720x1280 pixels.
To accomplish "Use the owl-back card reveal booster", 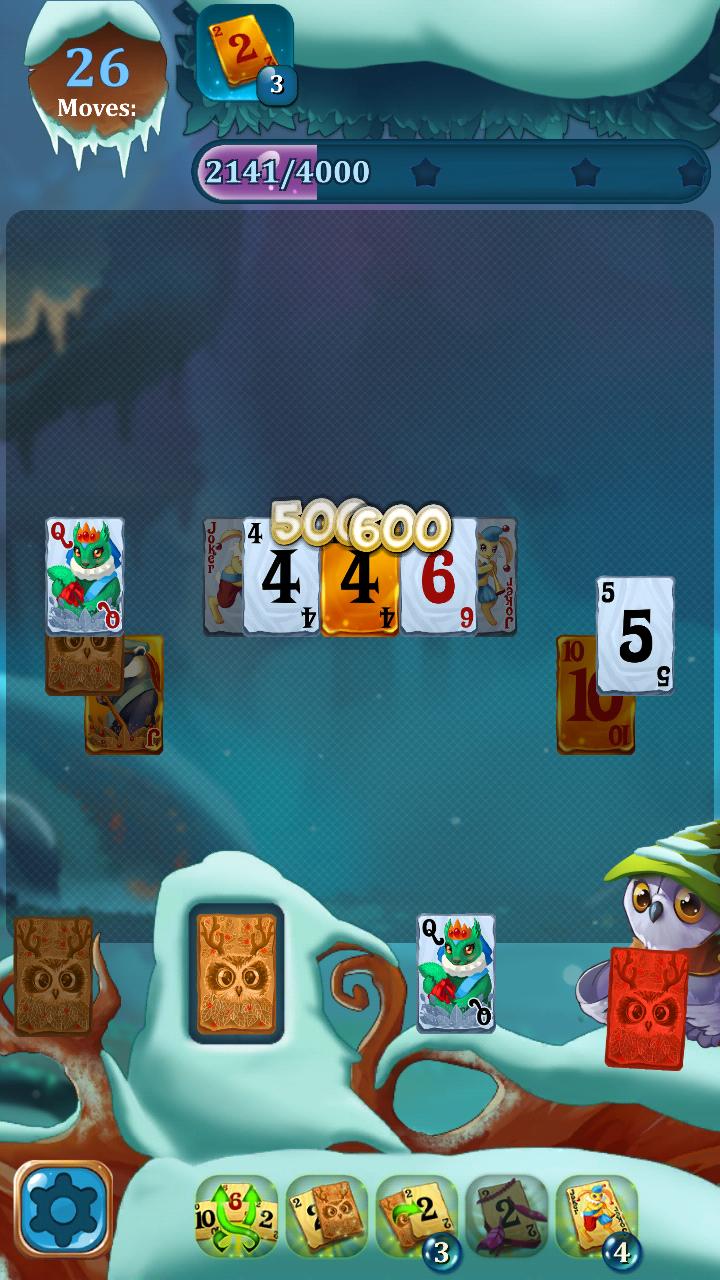I will tap(326, 1216).
